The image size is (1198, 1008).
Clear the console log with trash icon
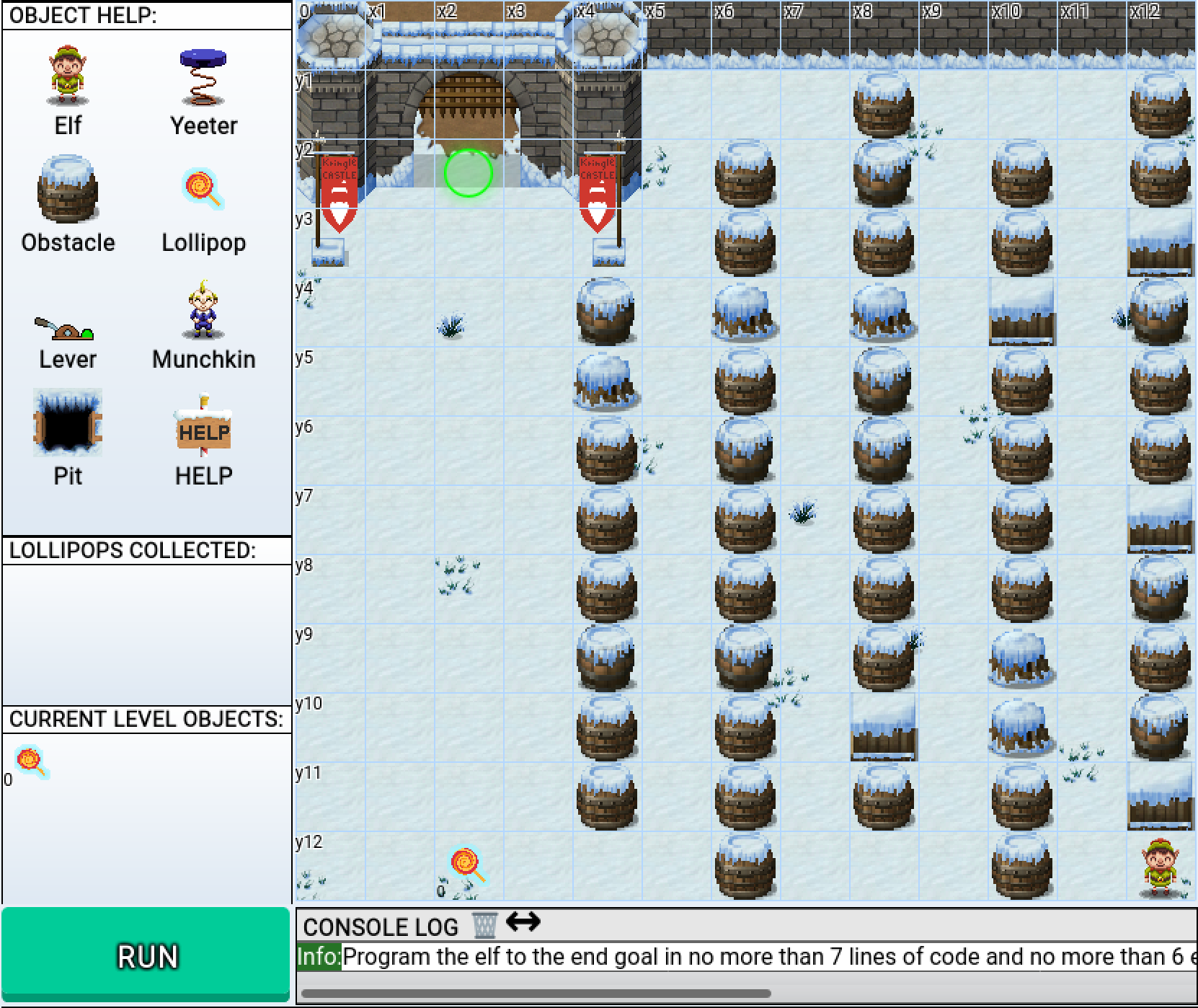[484, 924]
